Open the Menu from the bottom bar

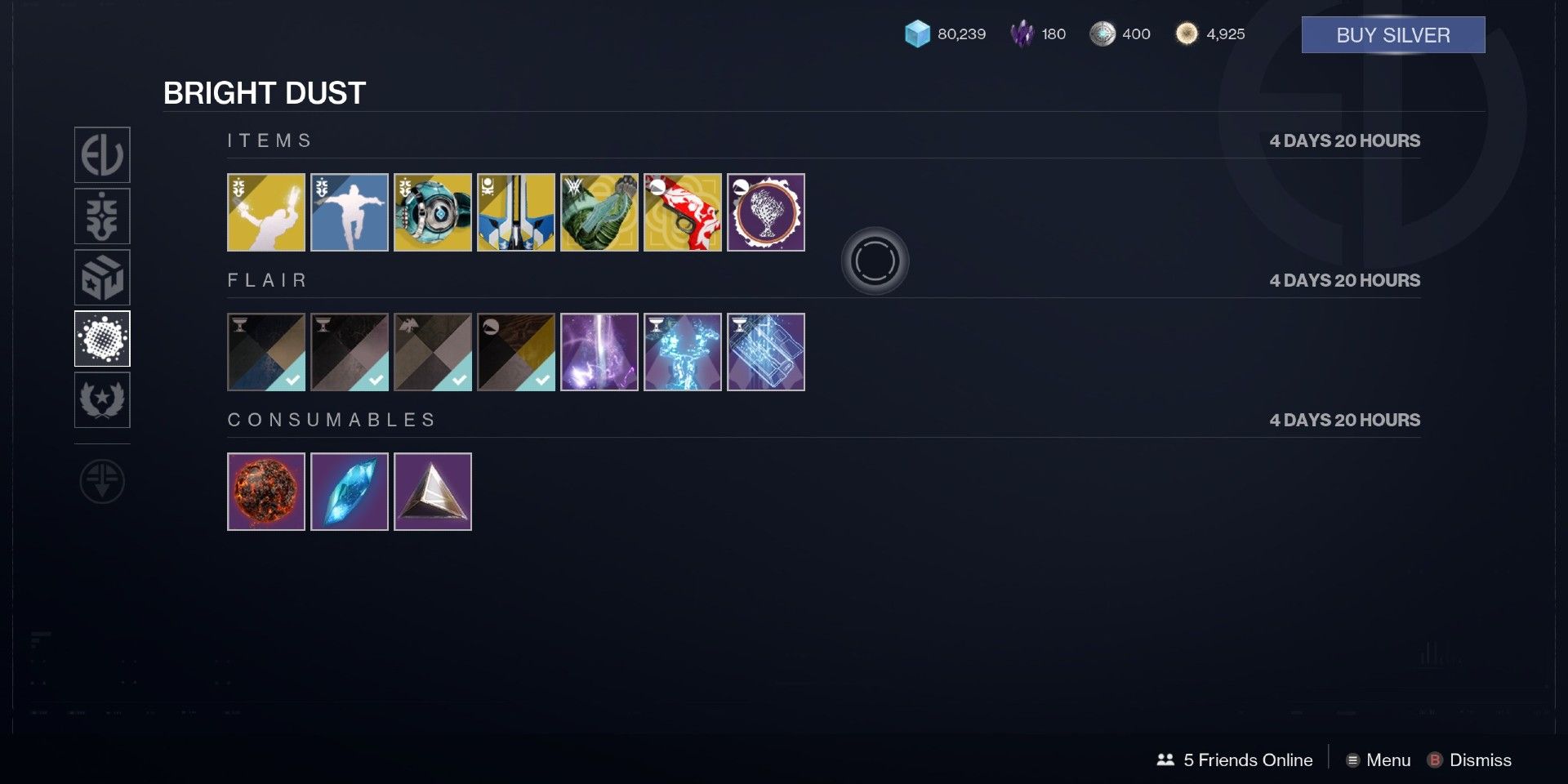pos(1380,760)
